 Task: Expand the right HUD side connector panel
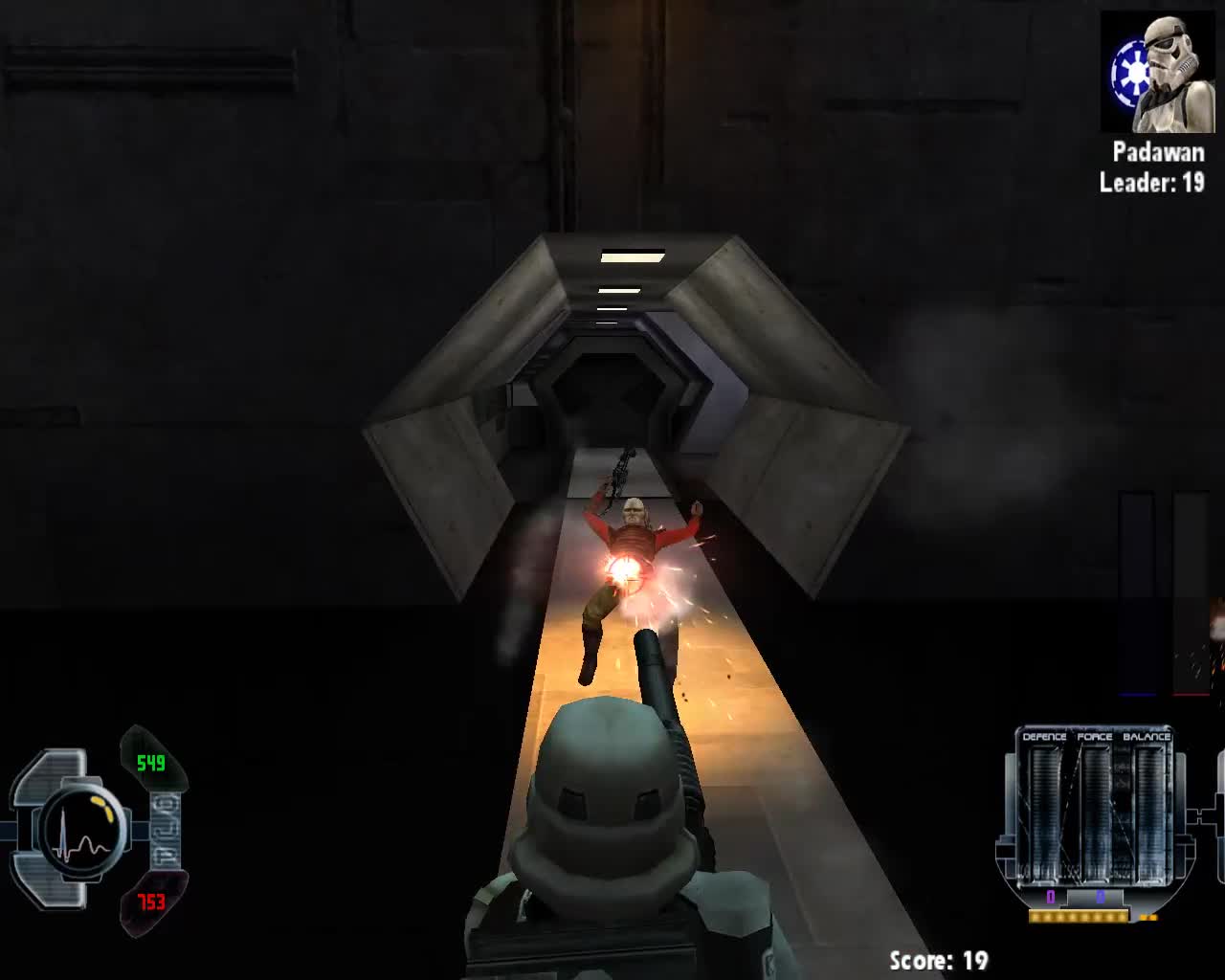[x=1202, y=815]
